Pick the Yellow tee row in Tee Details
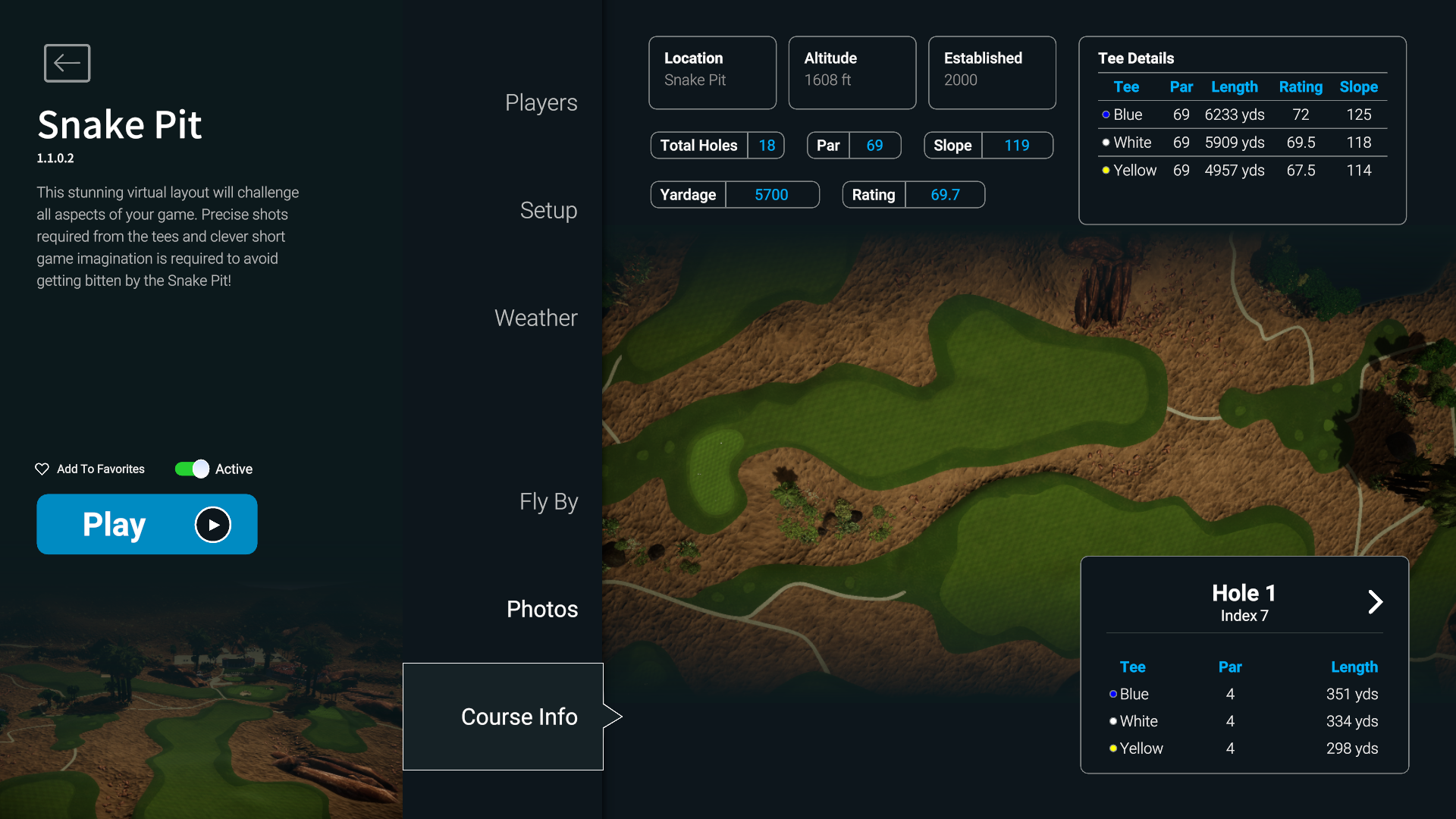The width and height of the screenshot is (1456, 819). [1241, 171]
